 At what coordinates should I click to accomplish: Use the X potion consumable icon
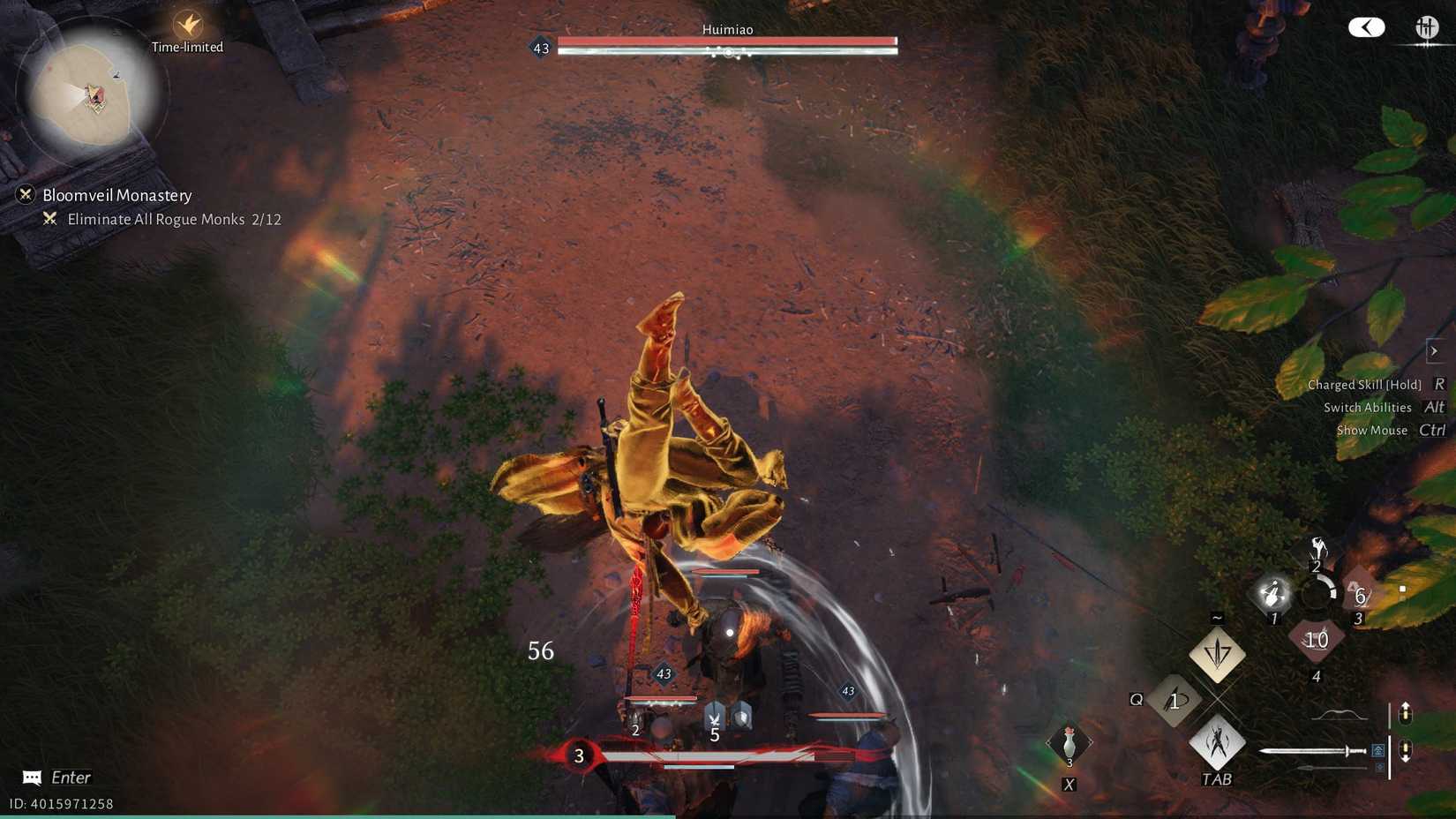tap(1069, 741)
